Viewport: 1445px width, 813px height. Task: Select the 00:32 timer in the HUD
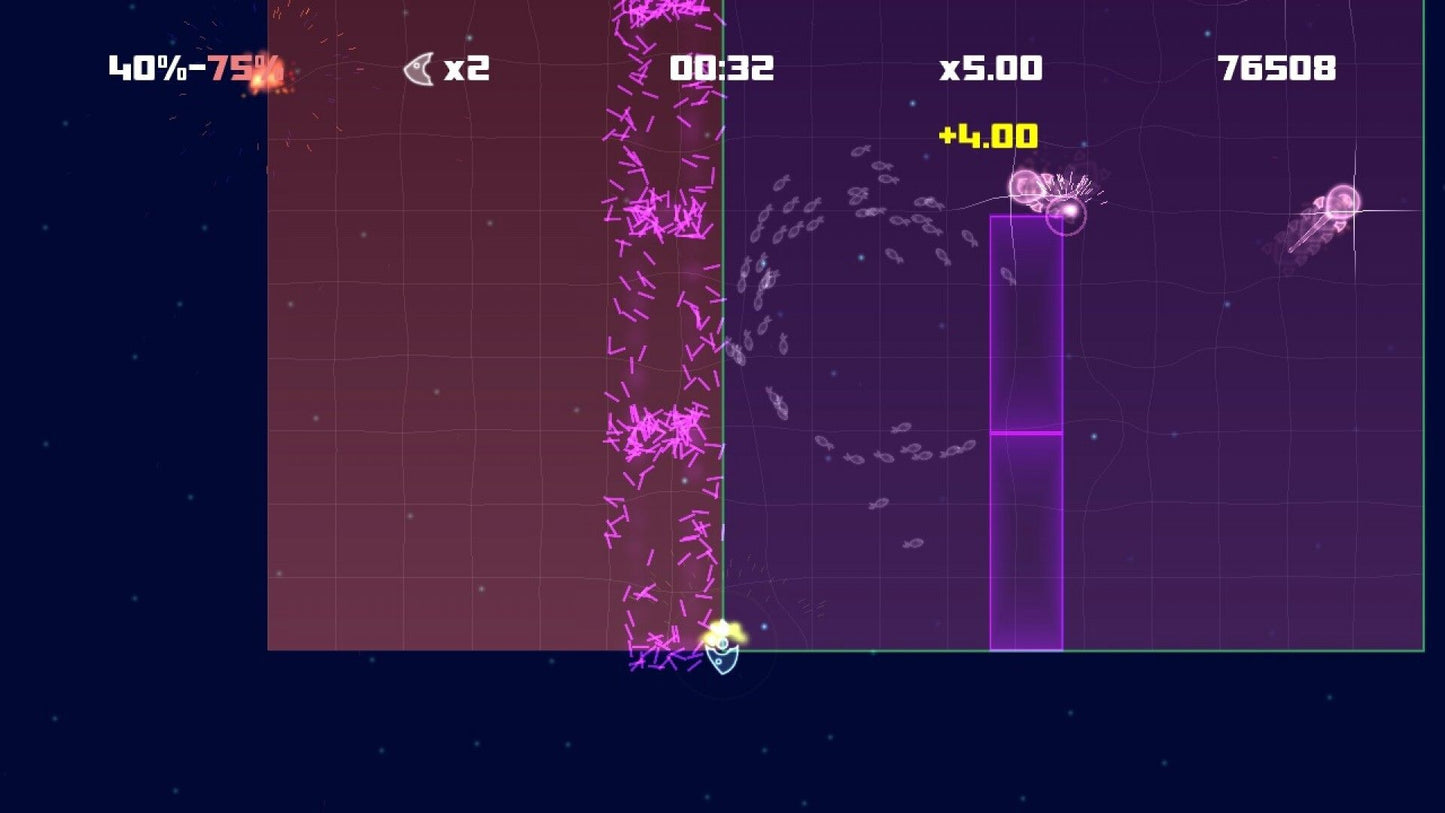point(722,69)
